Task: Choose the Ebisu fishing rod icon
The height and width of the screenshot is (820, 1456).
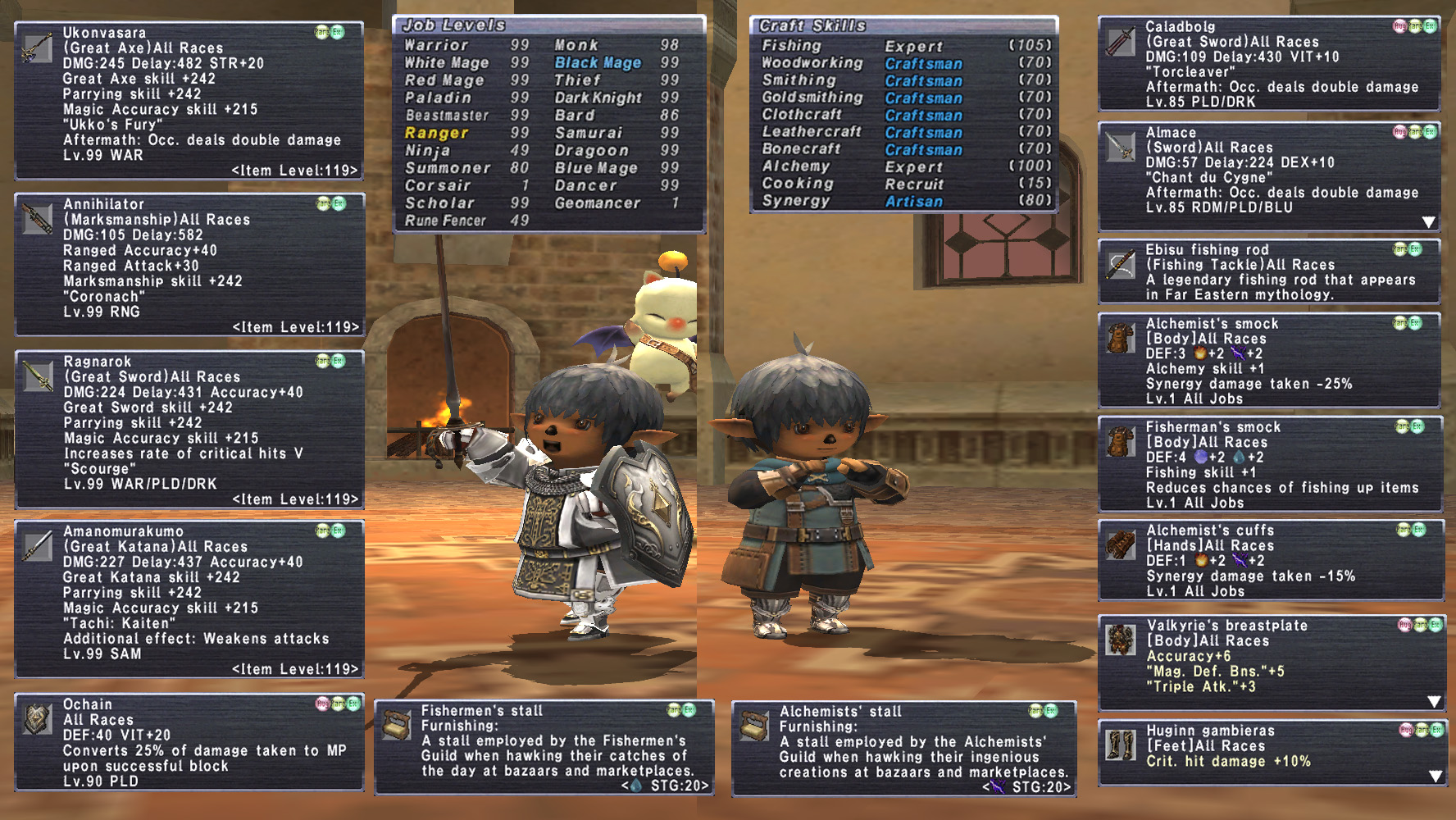Action: (1120, 265)
